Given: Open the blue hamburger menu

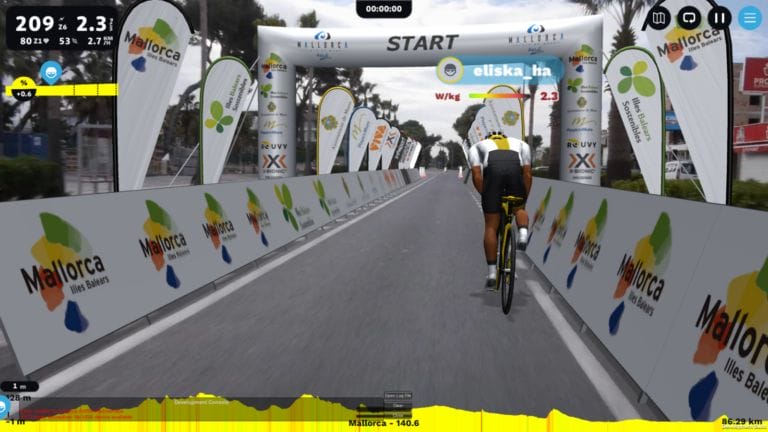Looking at the screenshot, I should (750, 18).
